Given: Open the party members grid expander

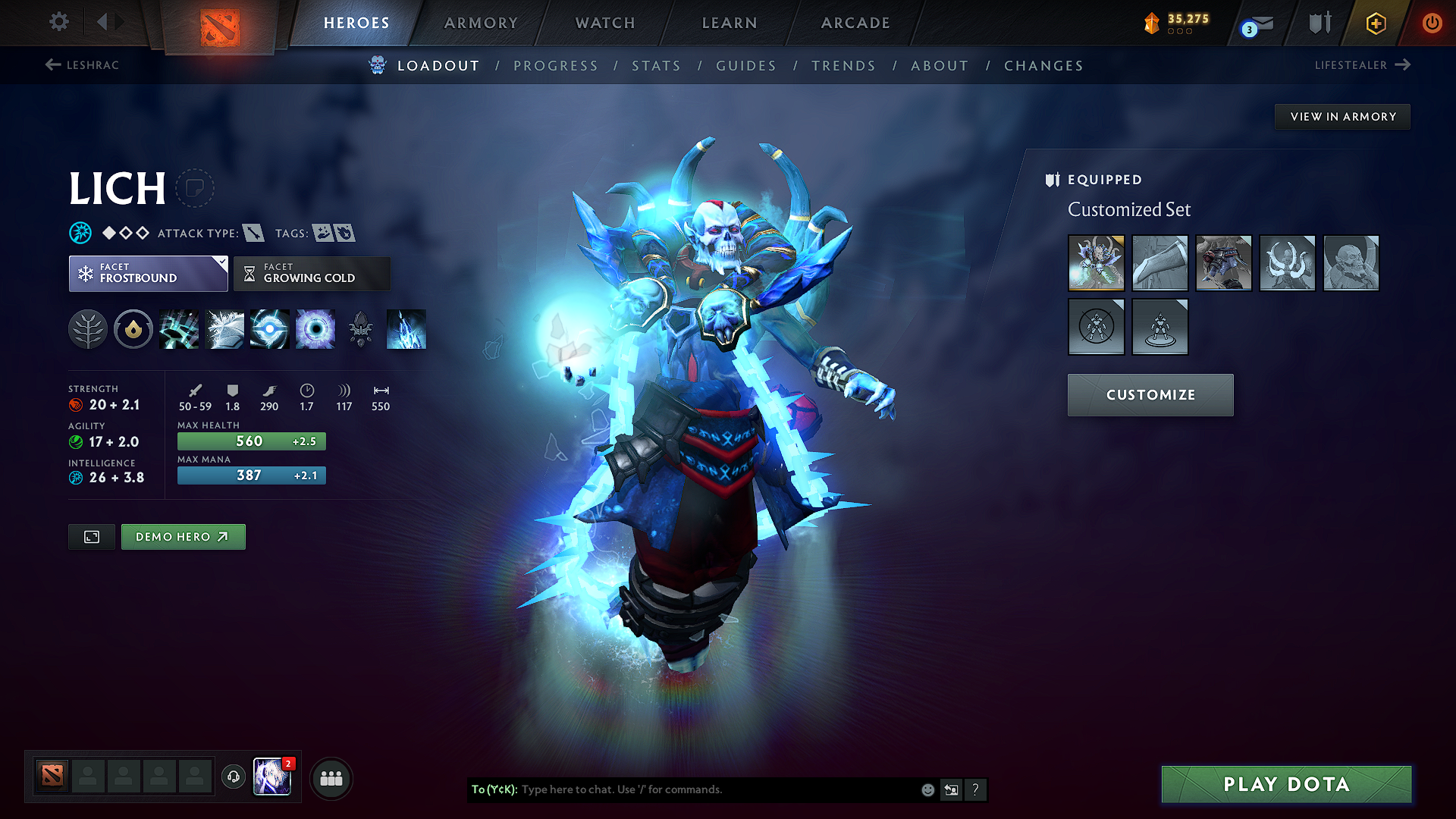Looking at the screenshot, I should tap(331, 777).
